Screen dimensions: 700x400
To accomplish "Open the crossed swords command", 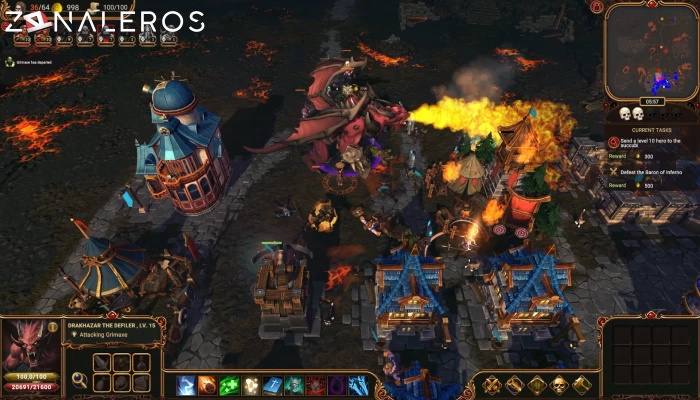I will coord(491,384).
